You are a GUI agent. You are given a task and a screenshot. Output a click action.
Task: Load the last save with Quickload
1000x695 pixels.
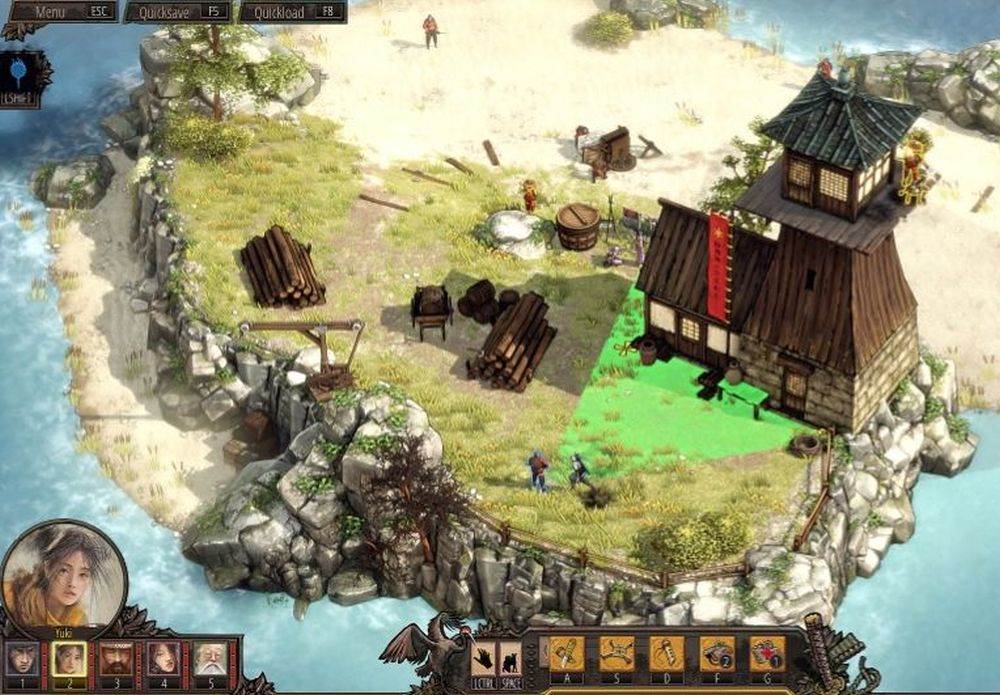(x=293, y=12)
